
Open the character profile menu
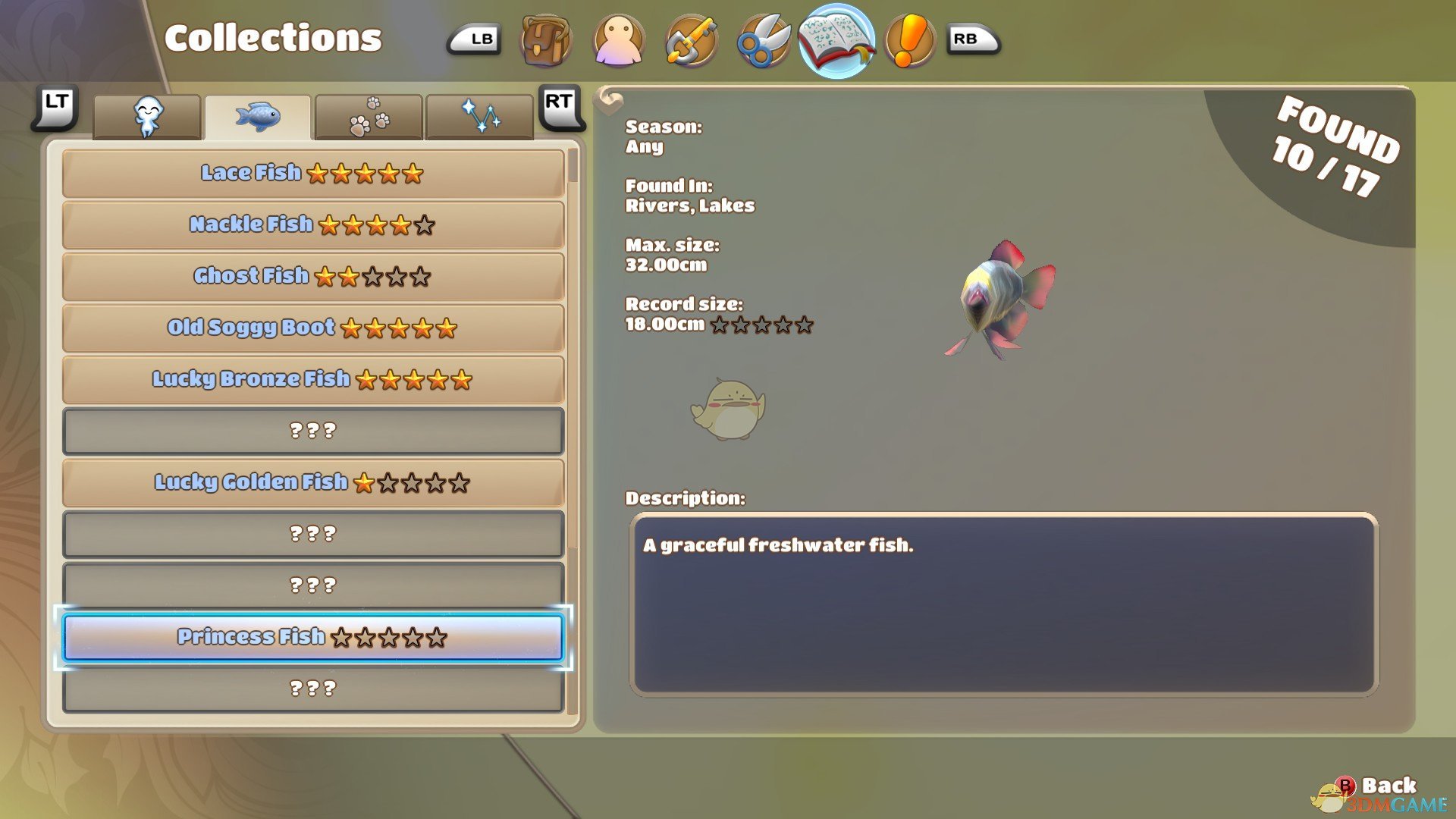619,39
